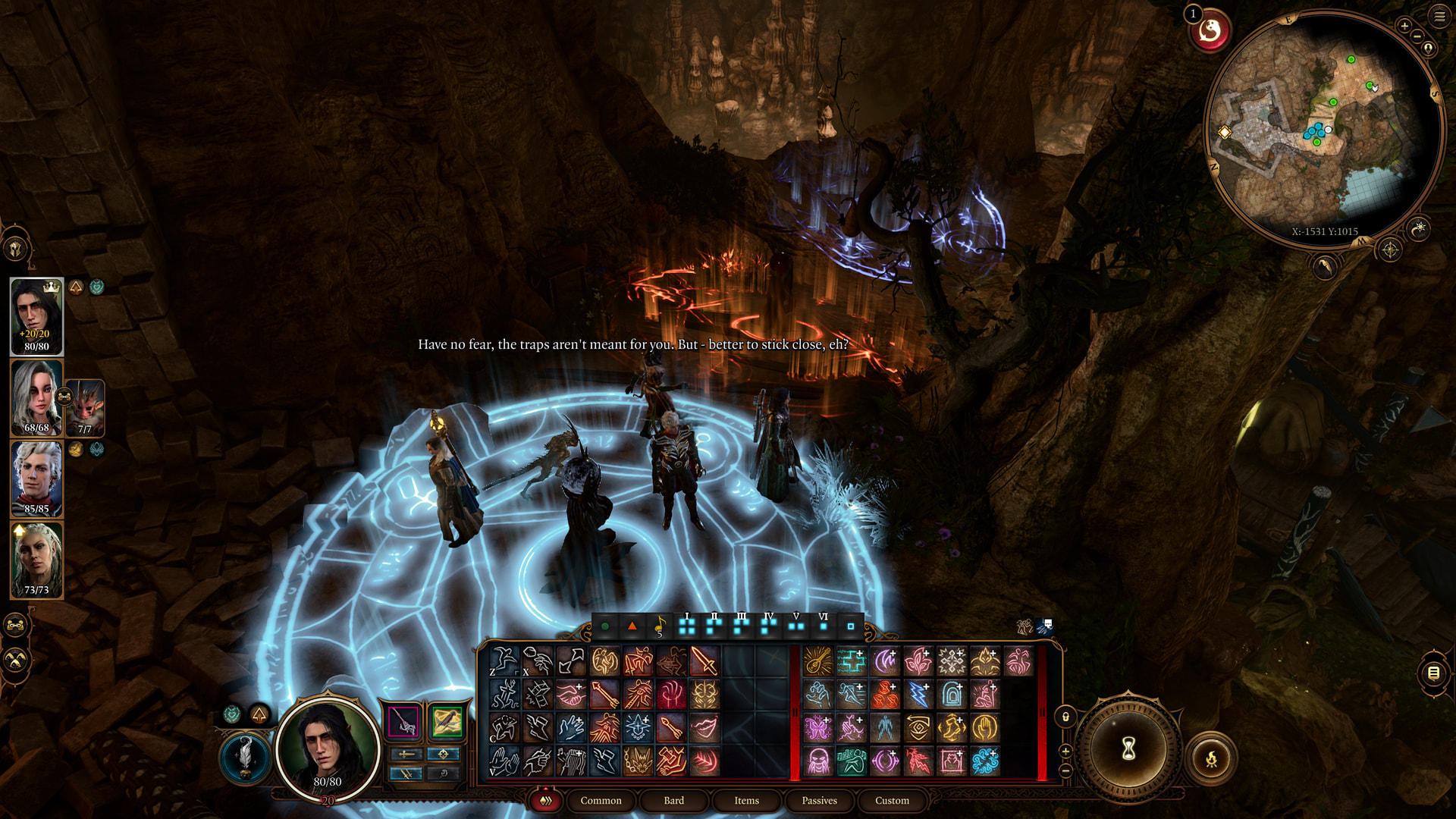
Task: Zoom out the minimap with minus button
Action: click(x=1417, y=36)
